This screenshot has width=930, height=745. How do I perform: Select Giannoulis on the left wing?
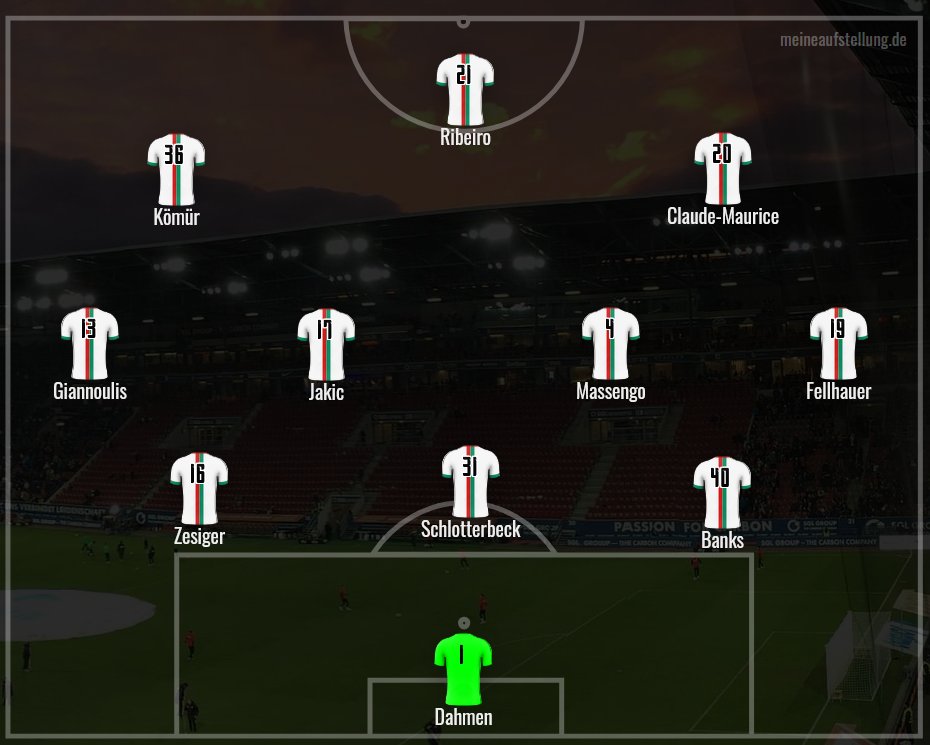click(90, 344)
